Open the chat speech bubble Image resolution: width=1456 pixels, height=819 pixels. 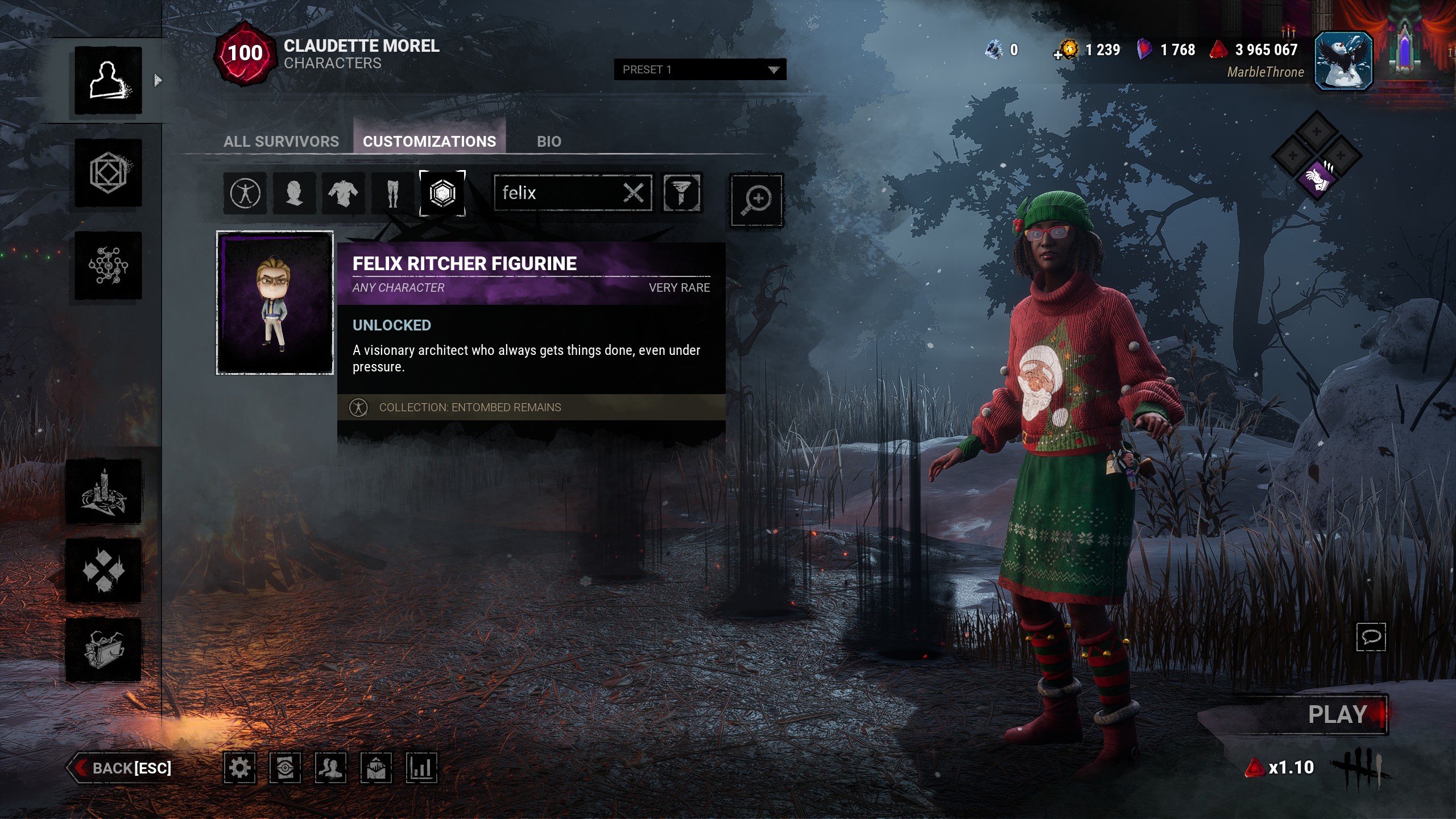pyautogui.click(x=1371, y=636)
